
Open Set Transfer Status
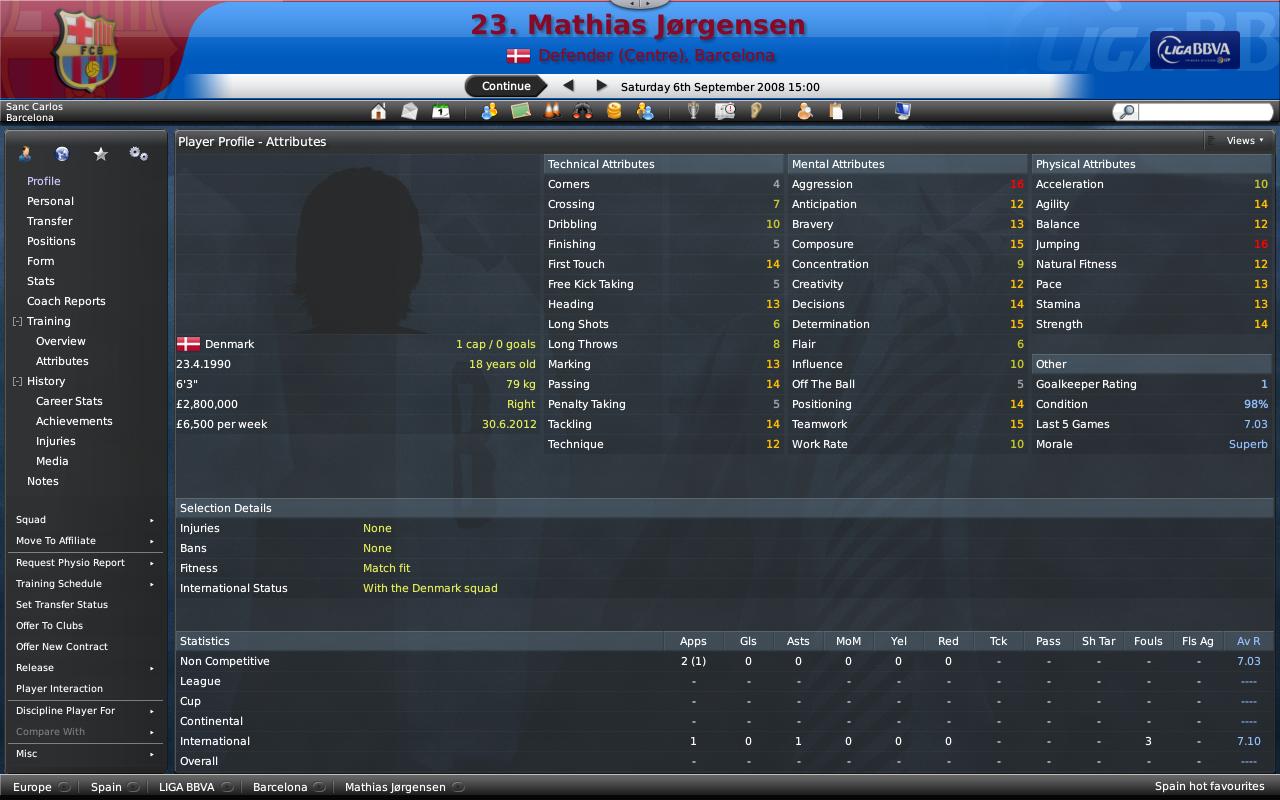[62, 605]
